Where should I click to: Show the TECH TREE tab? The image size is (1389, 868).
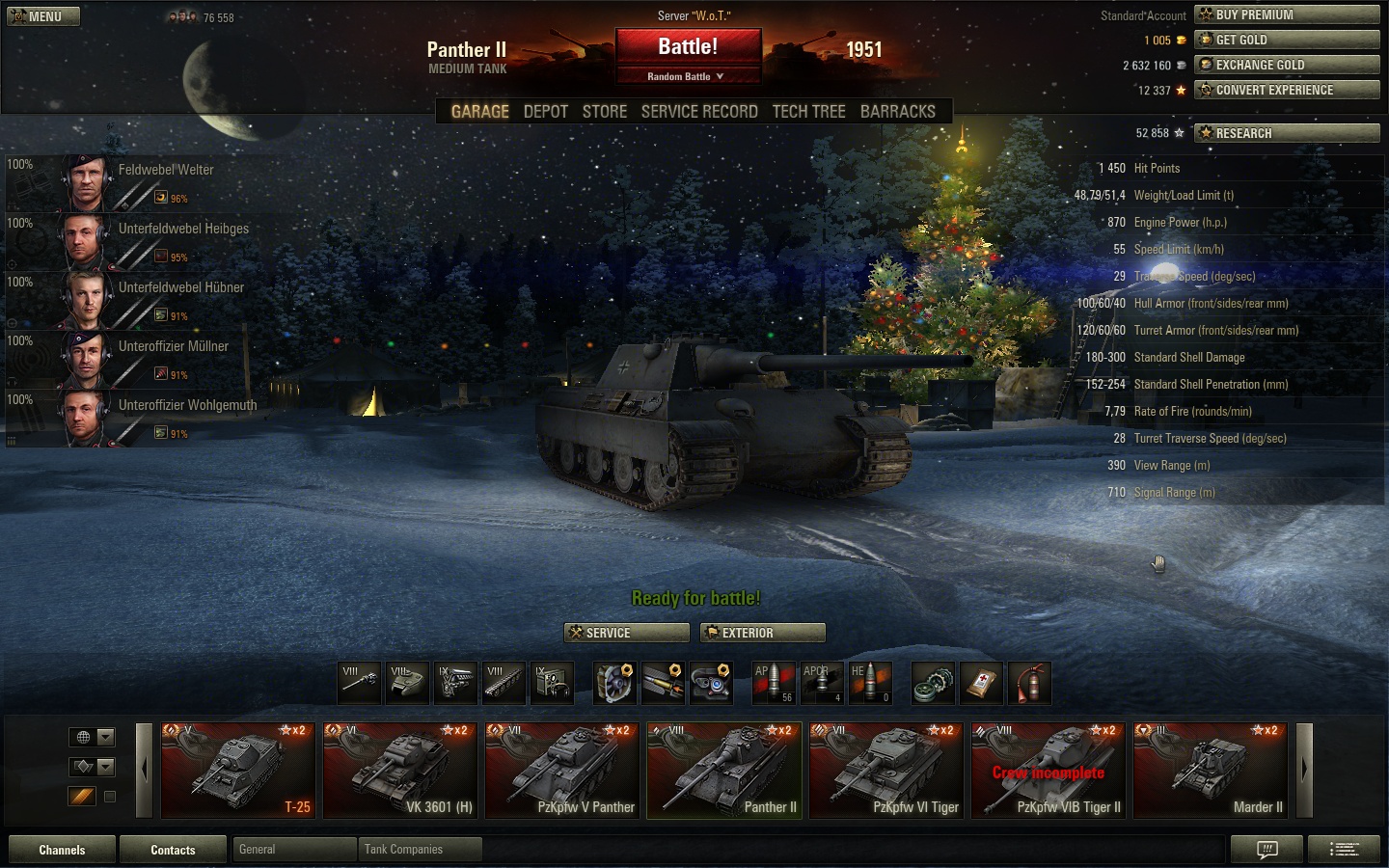click(808, 112)
